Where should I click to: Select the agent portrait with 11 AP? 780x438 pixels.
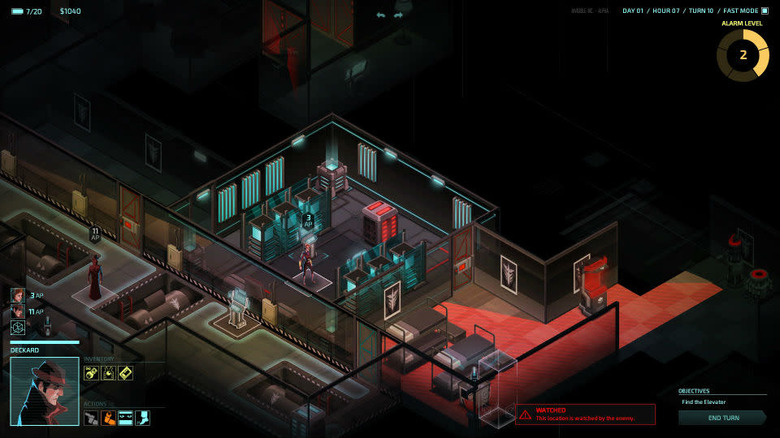[17, 311]
